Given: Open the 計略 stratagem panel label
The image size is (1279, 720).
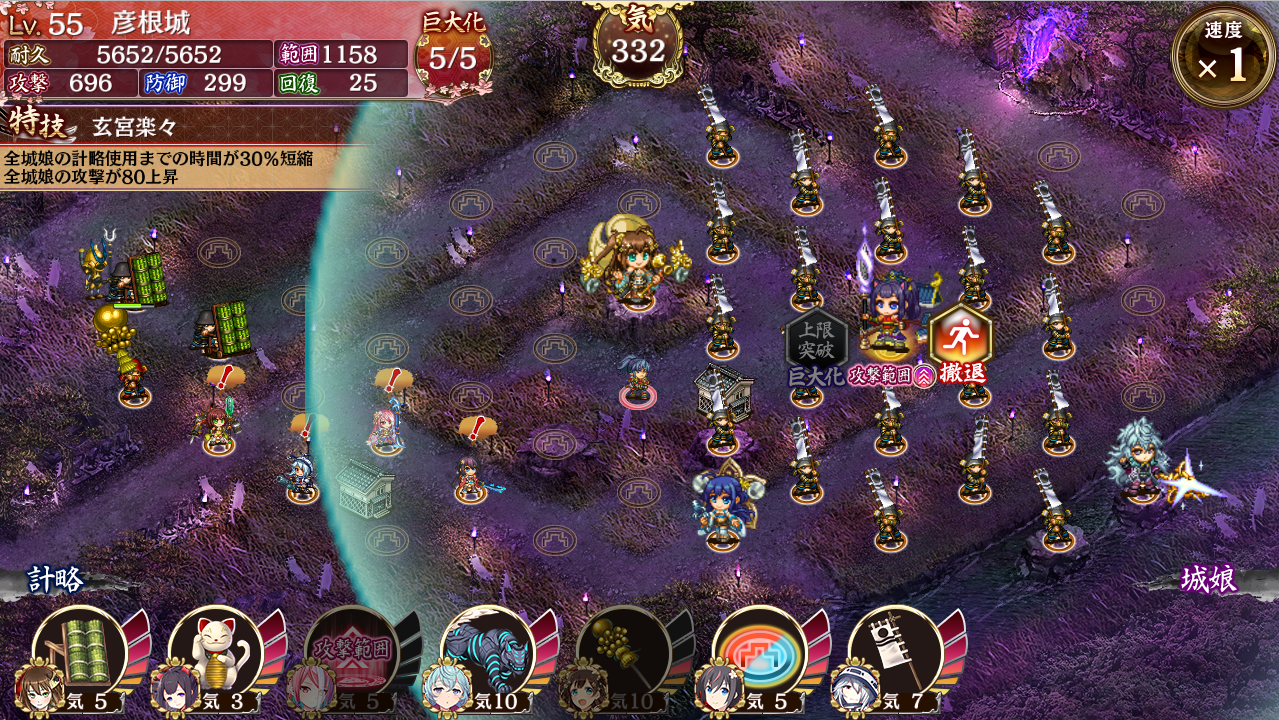Looking at the screenshot, I should click(56, 580).
